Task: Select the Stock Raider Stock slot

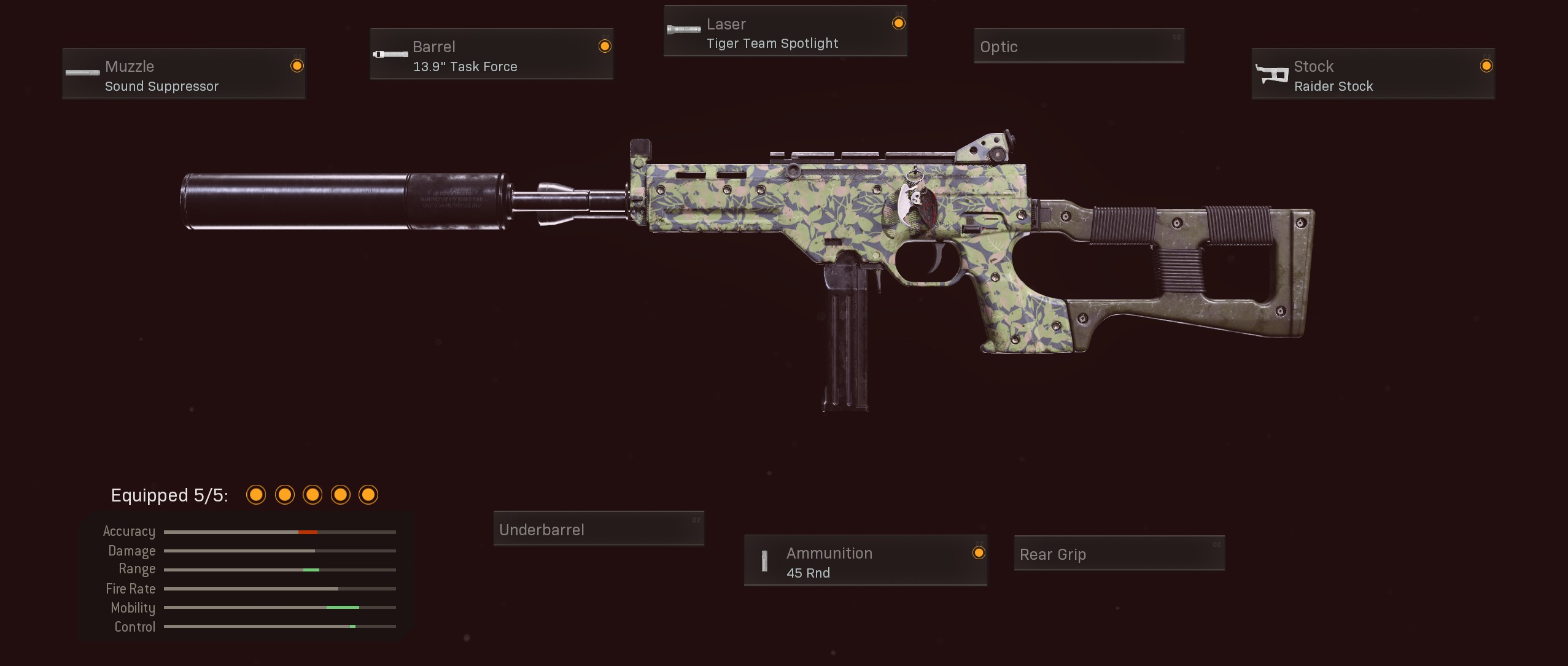Action: (1373, 74)
